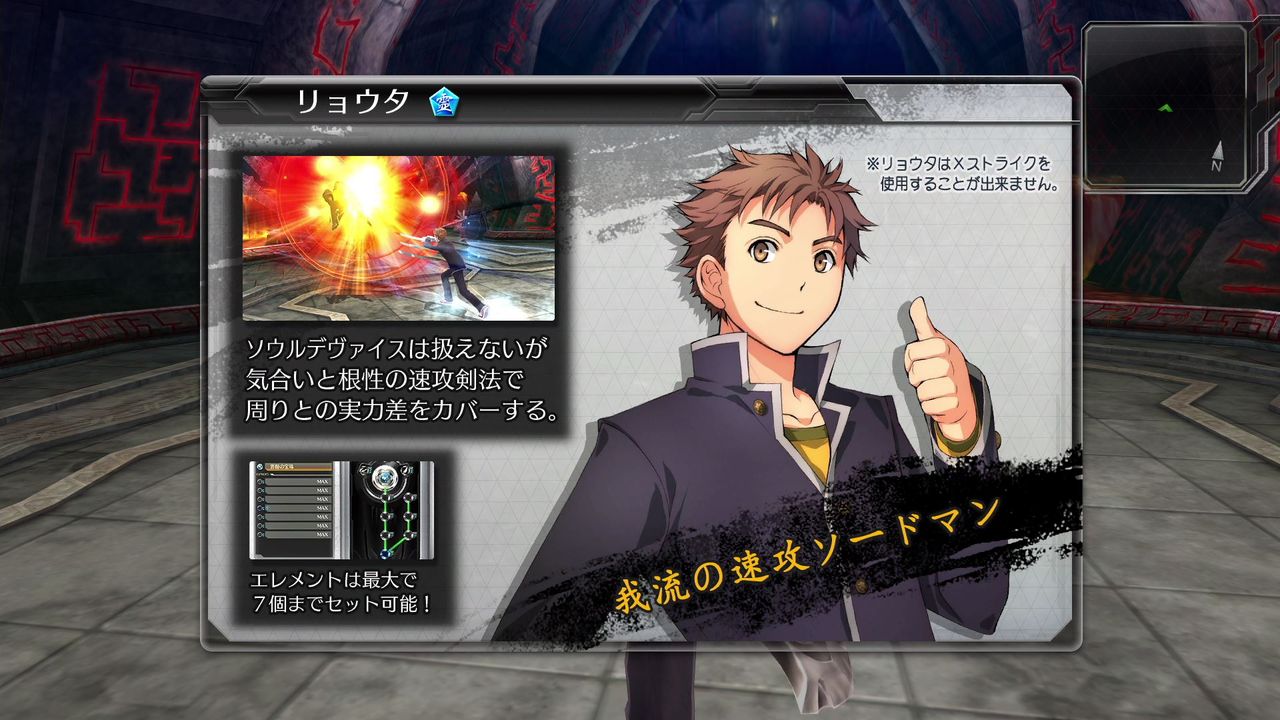Select the topmost node on the element grid
1280x720 pixels.
[385, 476]
